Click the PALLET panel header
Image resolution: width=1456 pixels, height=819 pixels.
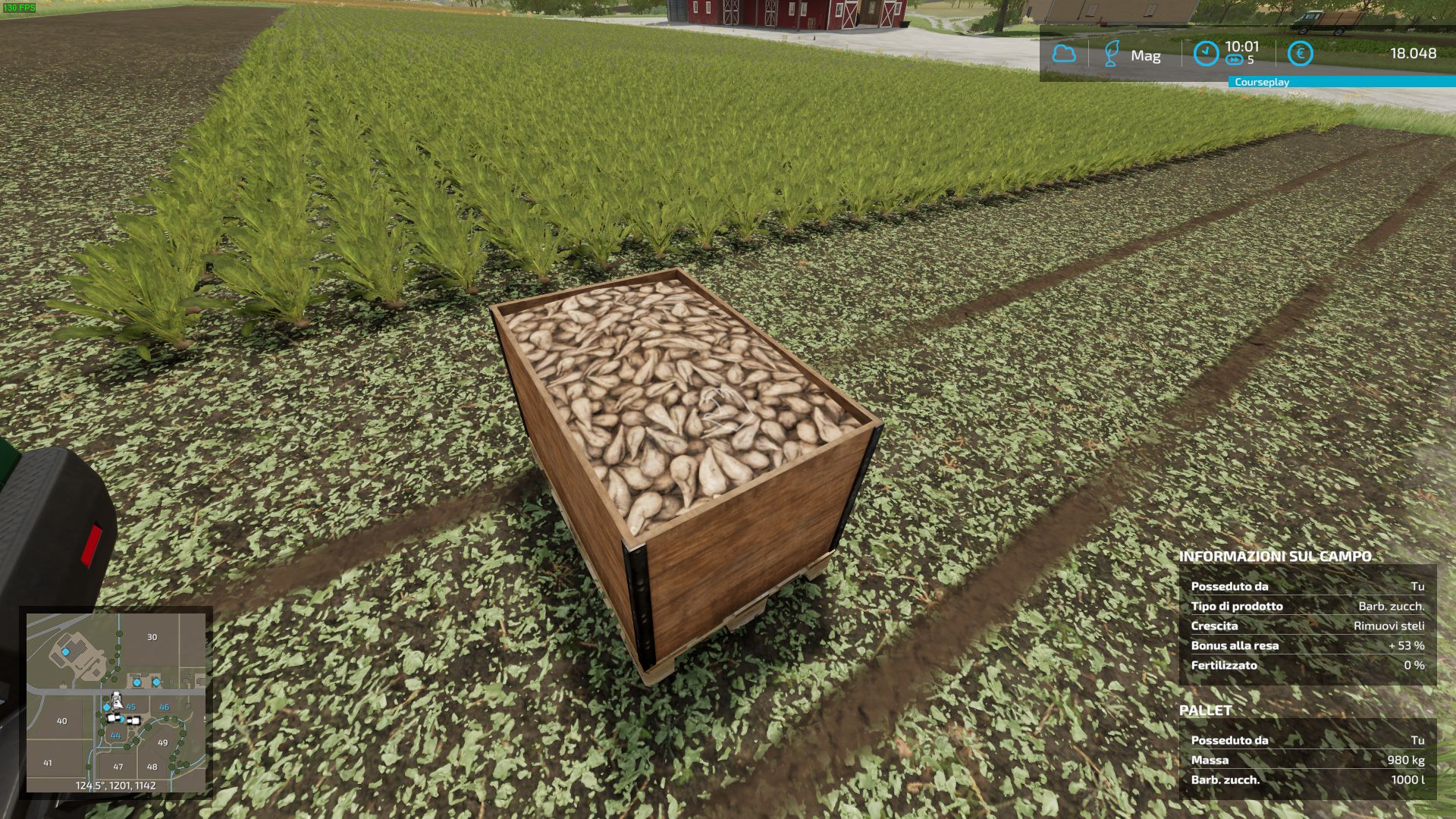pos(1204,711)
